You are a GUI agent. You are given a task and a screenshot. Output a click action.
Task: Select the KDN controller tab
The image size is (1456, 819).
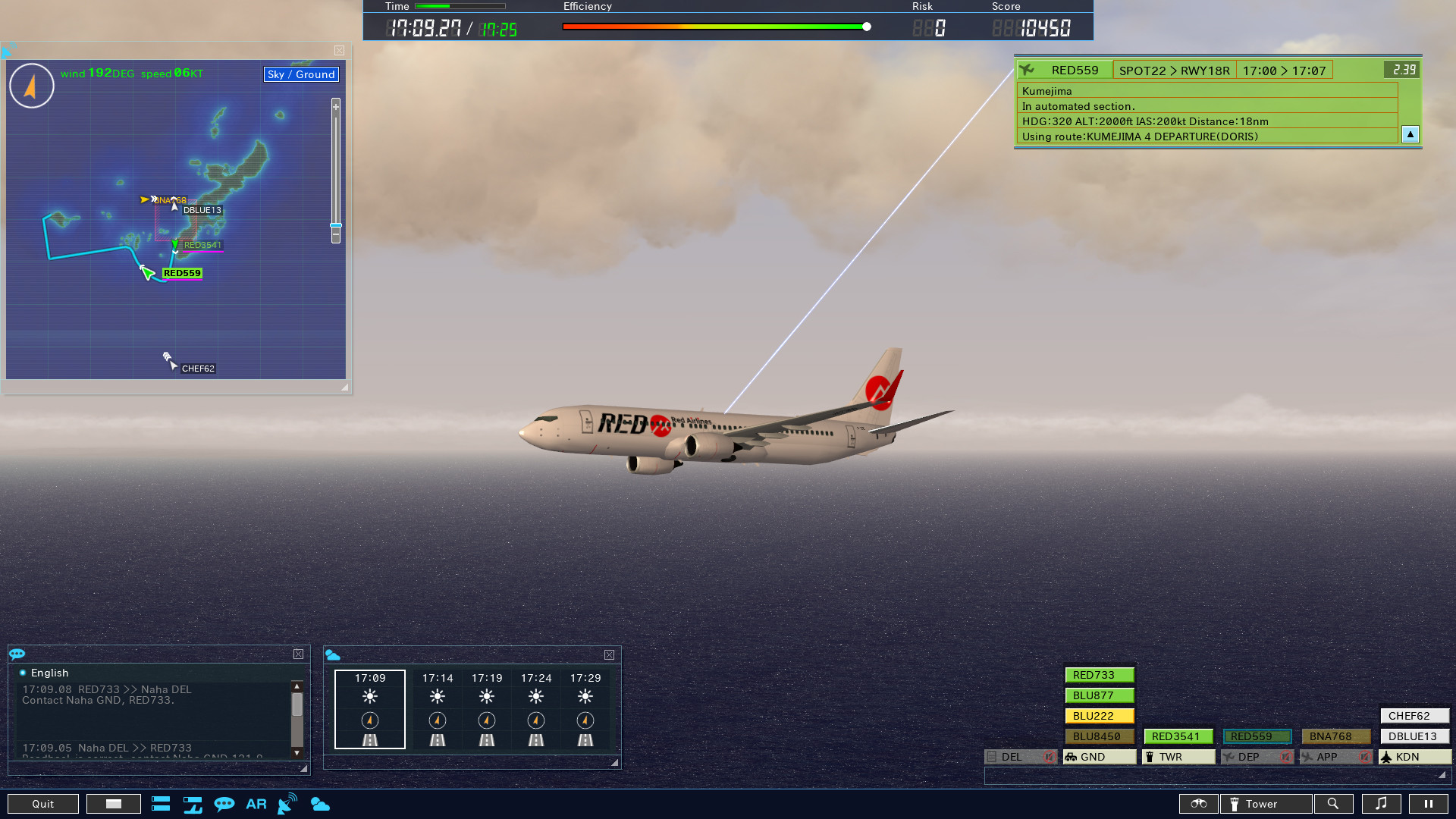(x=1413, y=756)
